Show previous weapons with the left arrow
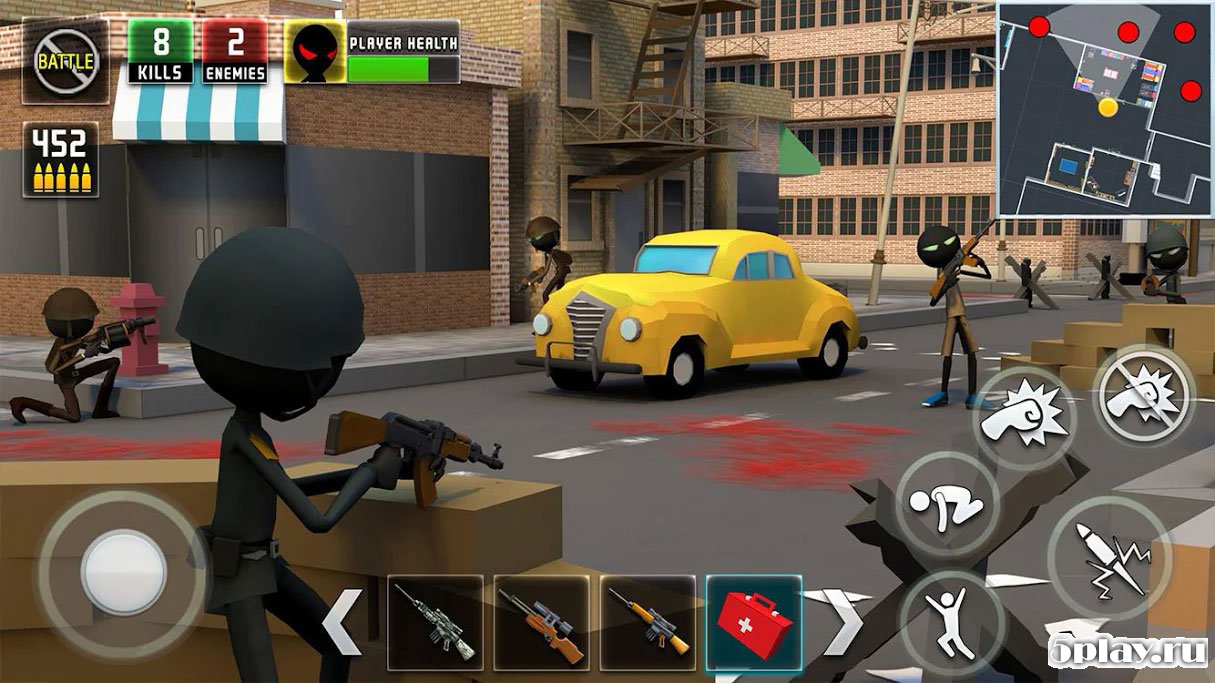The width and height of the screenshot is (1215, 683). pos(343,622)
